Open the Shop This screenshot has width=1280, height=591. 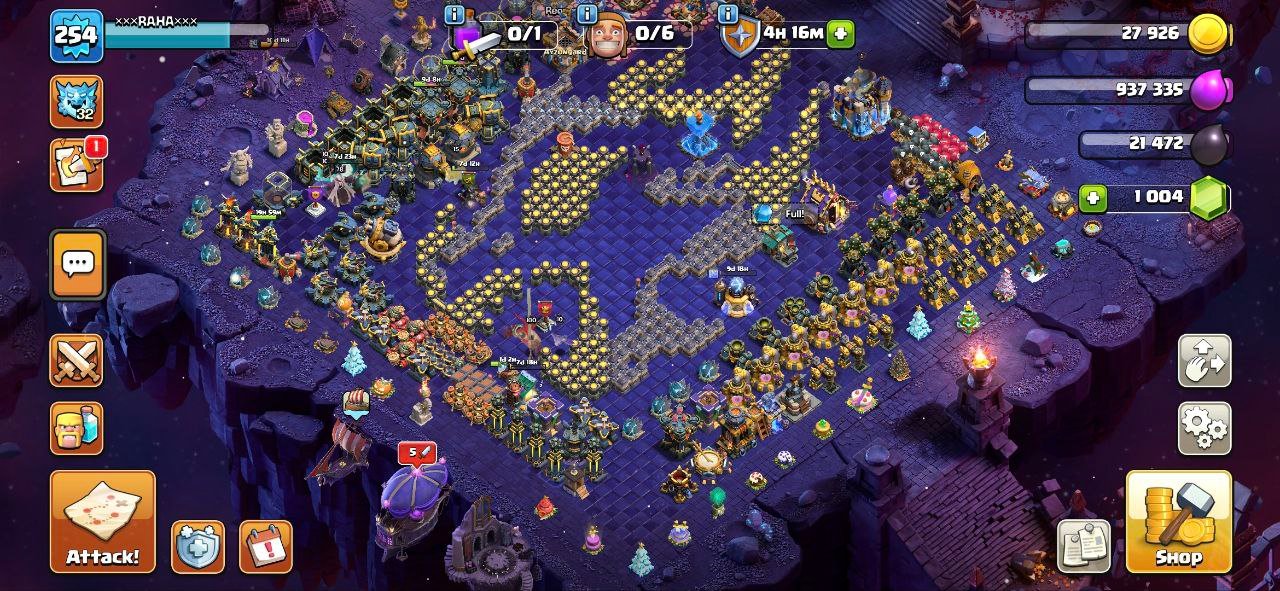pos(1178,521)
